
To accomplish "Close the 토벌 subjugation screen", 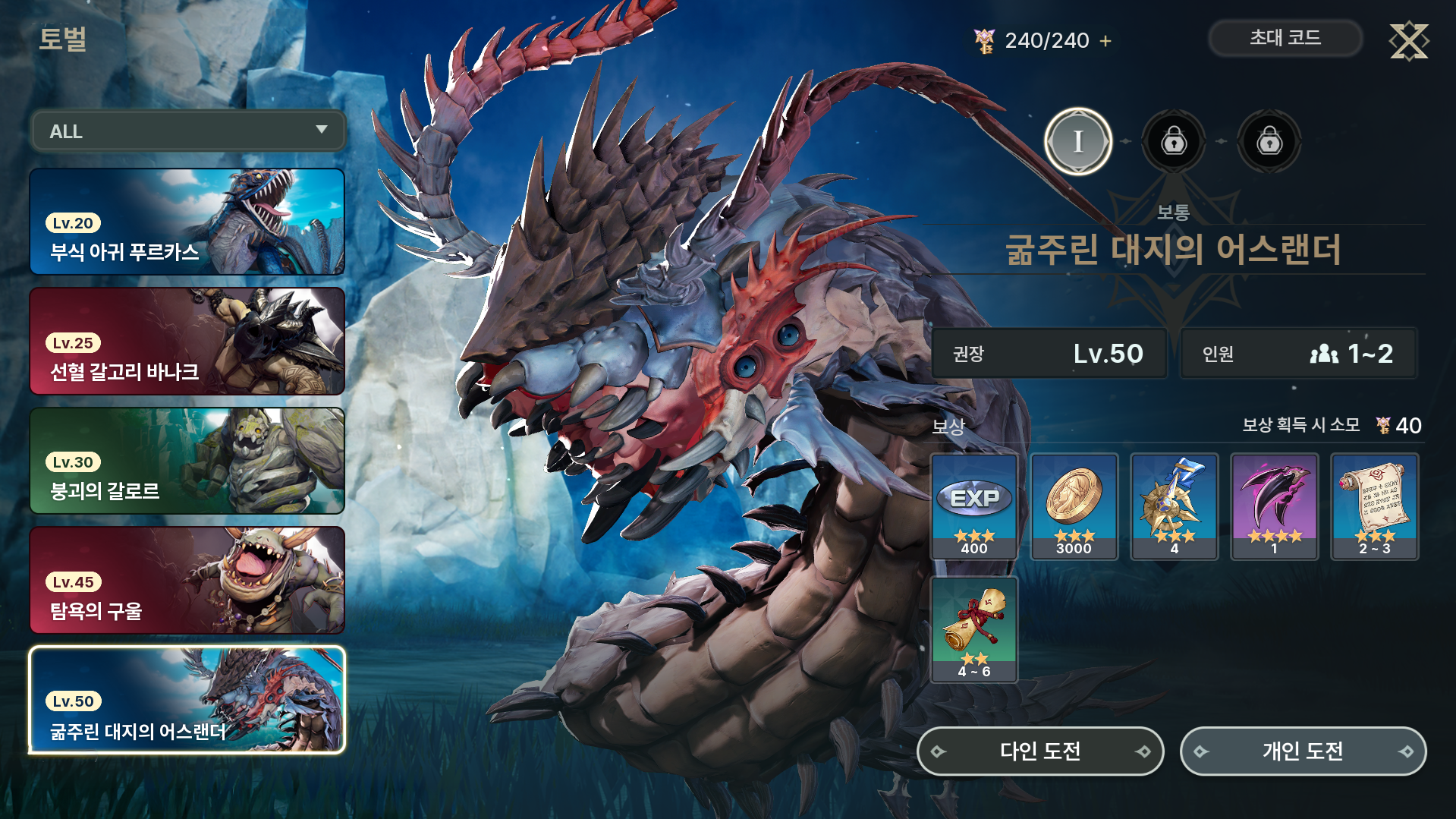I will pyautogui.click(x=1408, y=41).
